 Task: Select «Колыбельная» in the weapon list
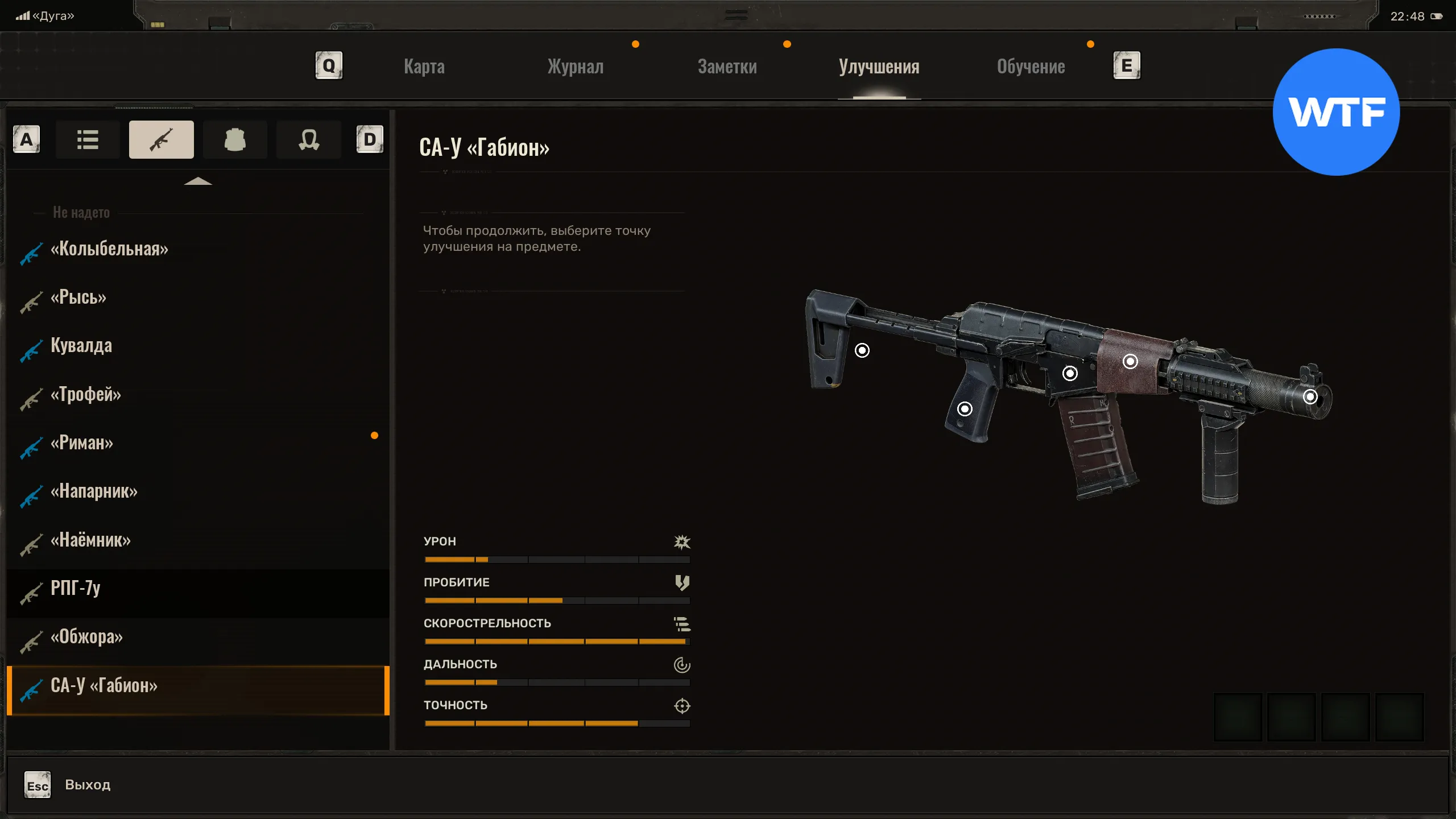[109, 249]
